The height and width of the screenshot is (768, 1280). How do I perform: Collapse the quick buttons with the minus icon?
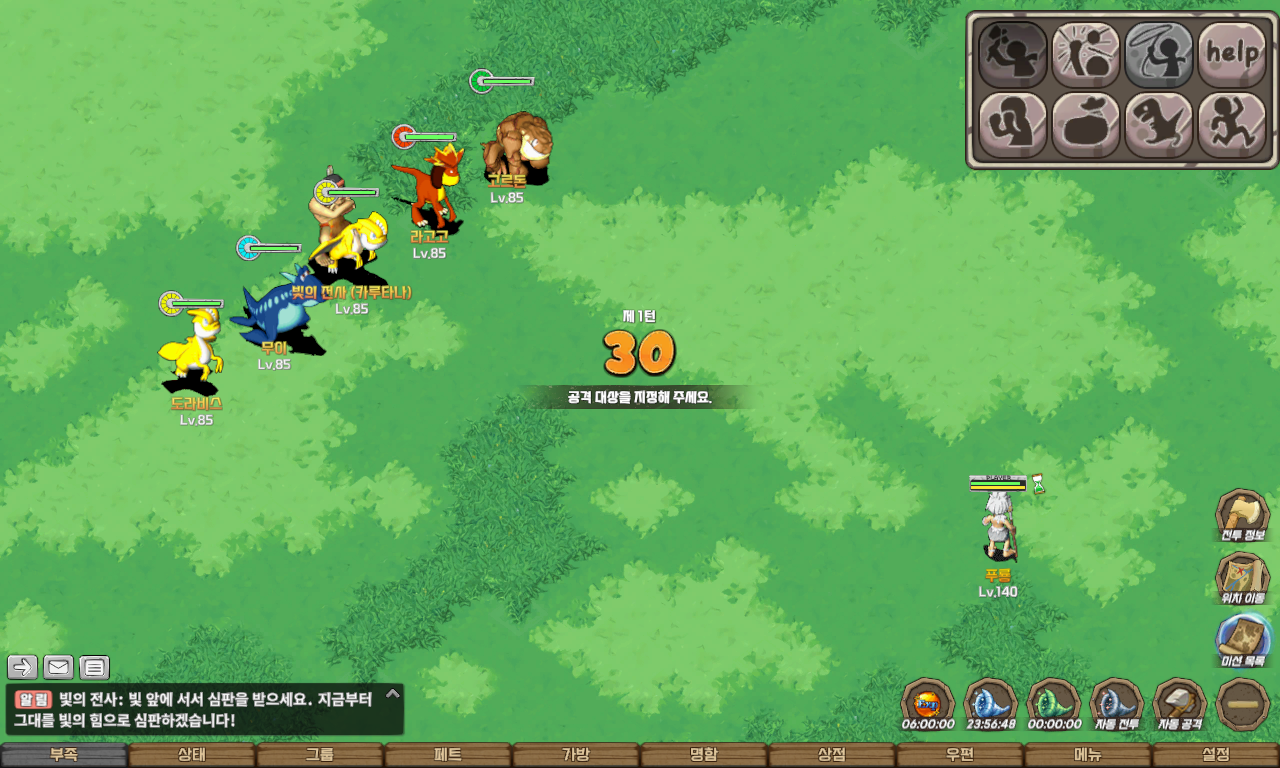tap(1243, 703)
